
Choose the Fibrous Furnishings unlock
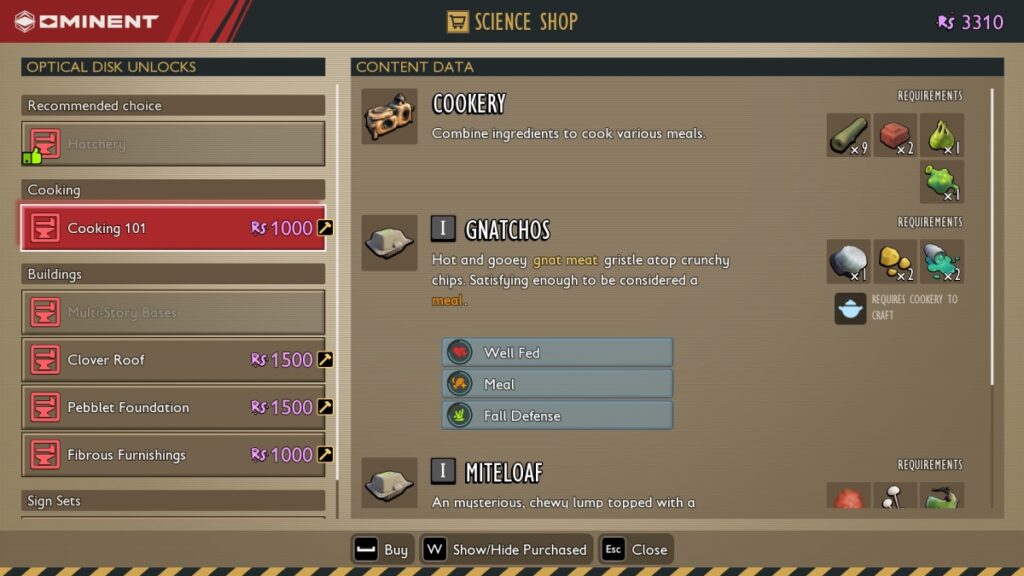173,455
